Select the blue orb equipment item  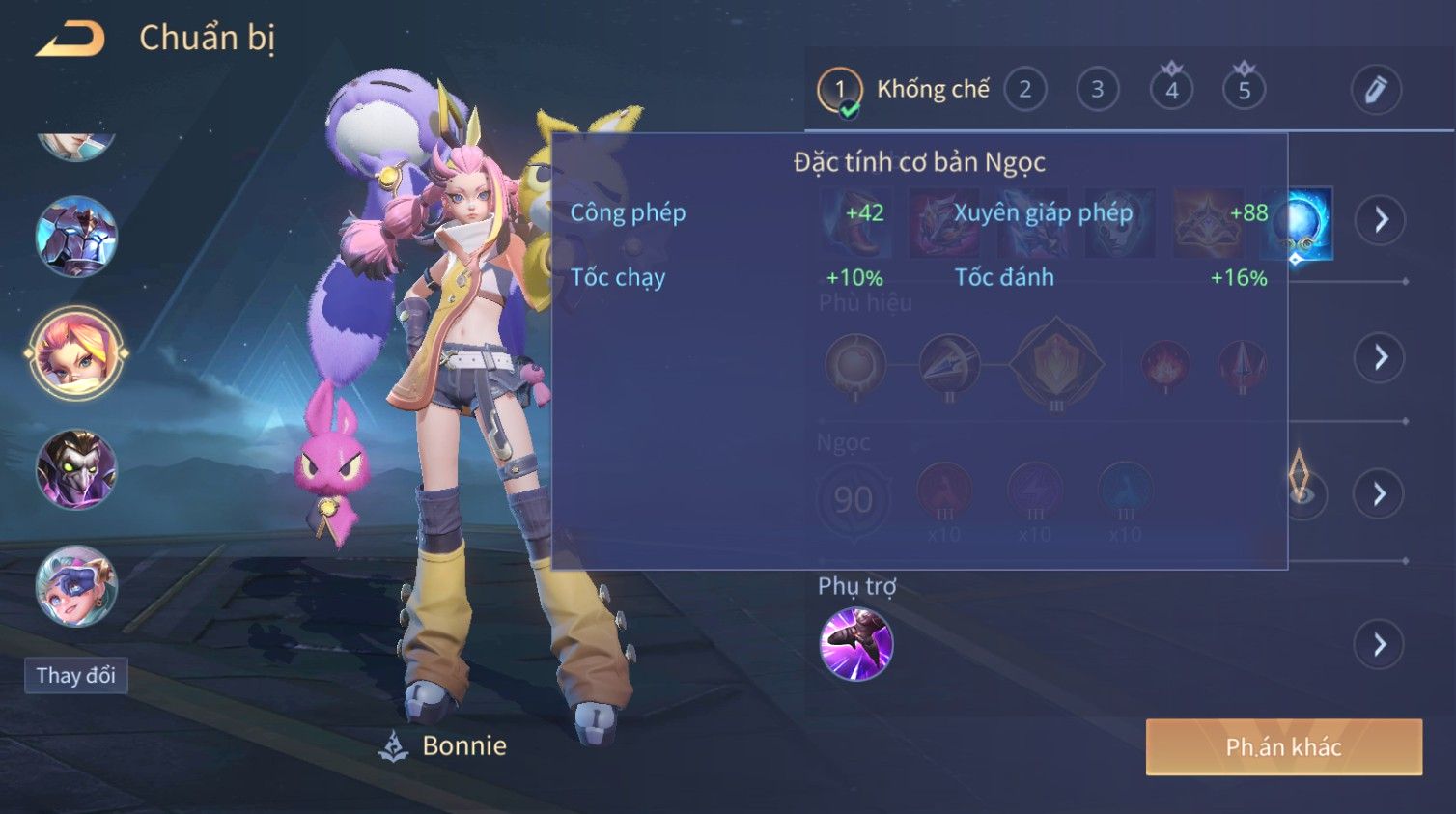[x=1299, y=223]
